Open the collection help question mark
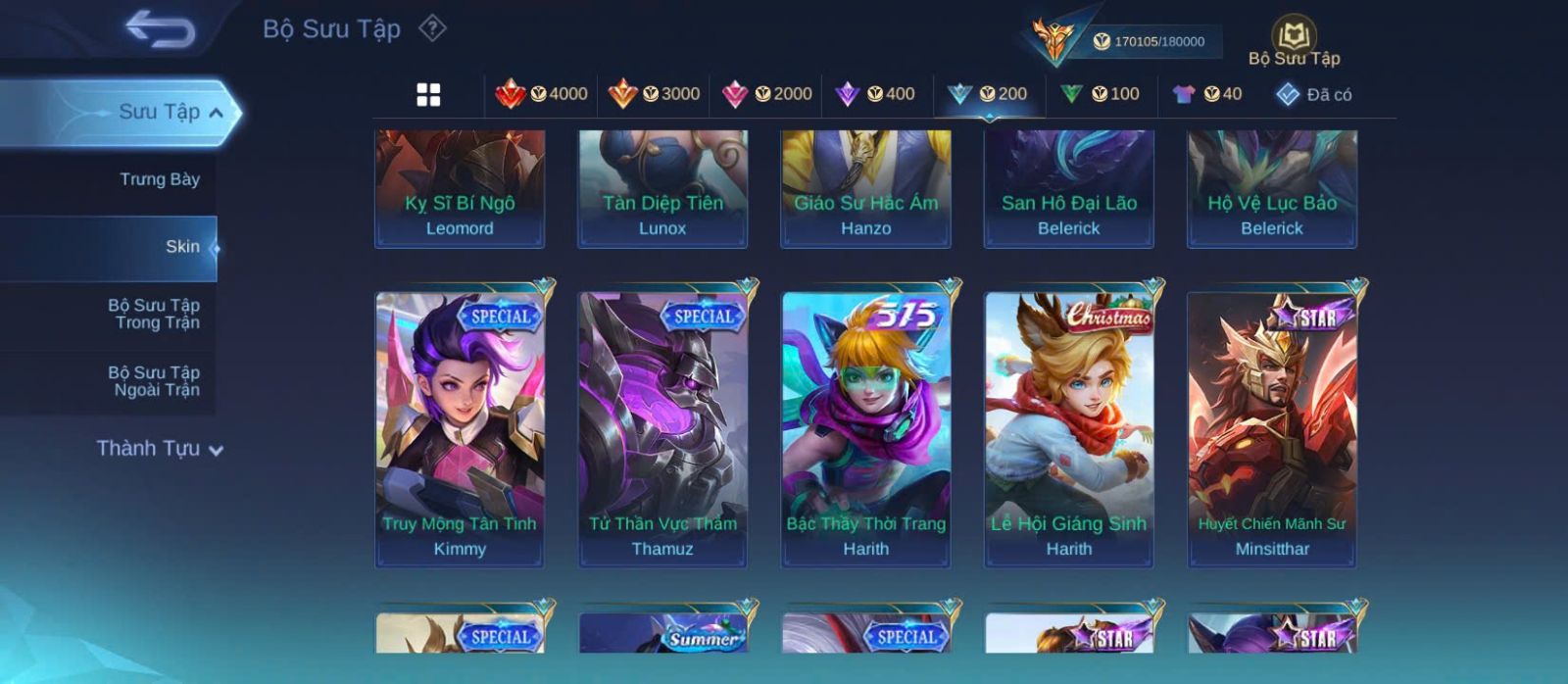1568x684 pixels. point(432,28)
